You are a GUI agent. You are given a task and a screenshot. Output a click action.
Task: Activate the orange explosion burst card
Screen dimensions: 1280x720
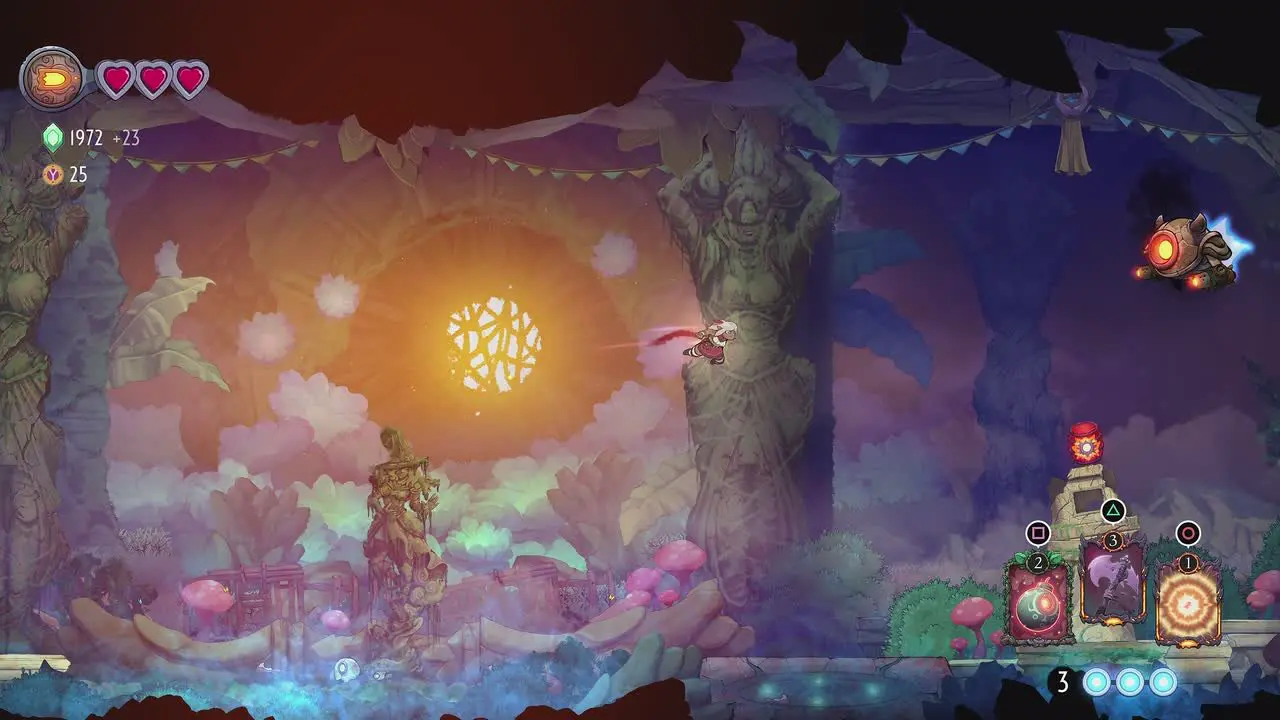pos(1188,603)
